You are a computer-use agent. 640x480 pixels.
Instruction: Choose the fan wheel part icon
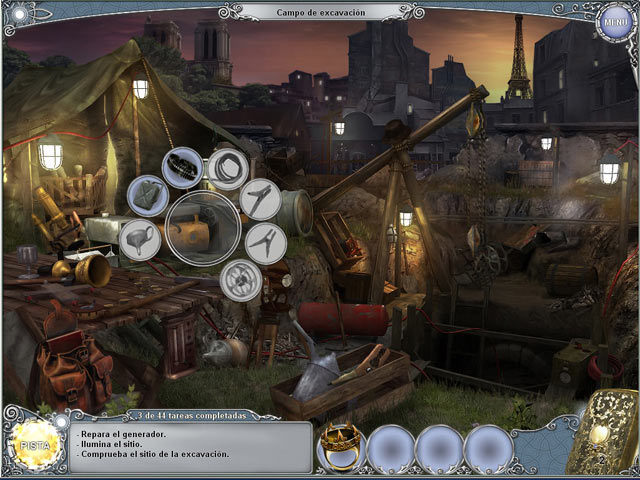pos(240,279)
